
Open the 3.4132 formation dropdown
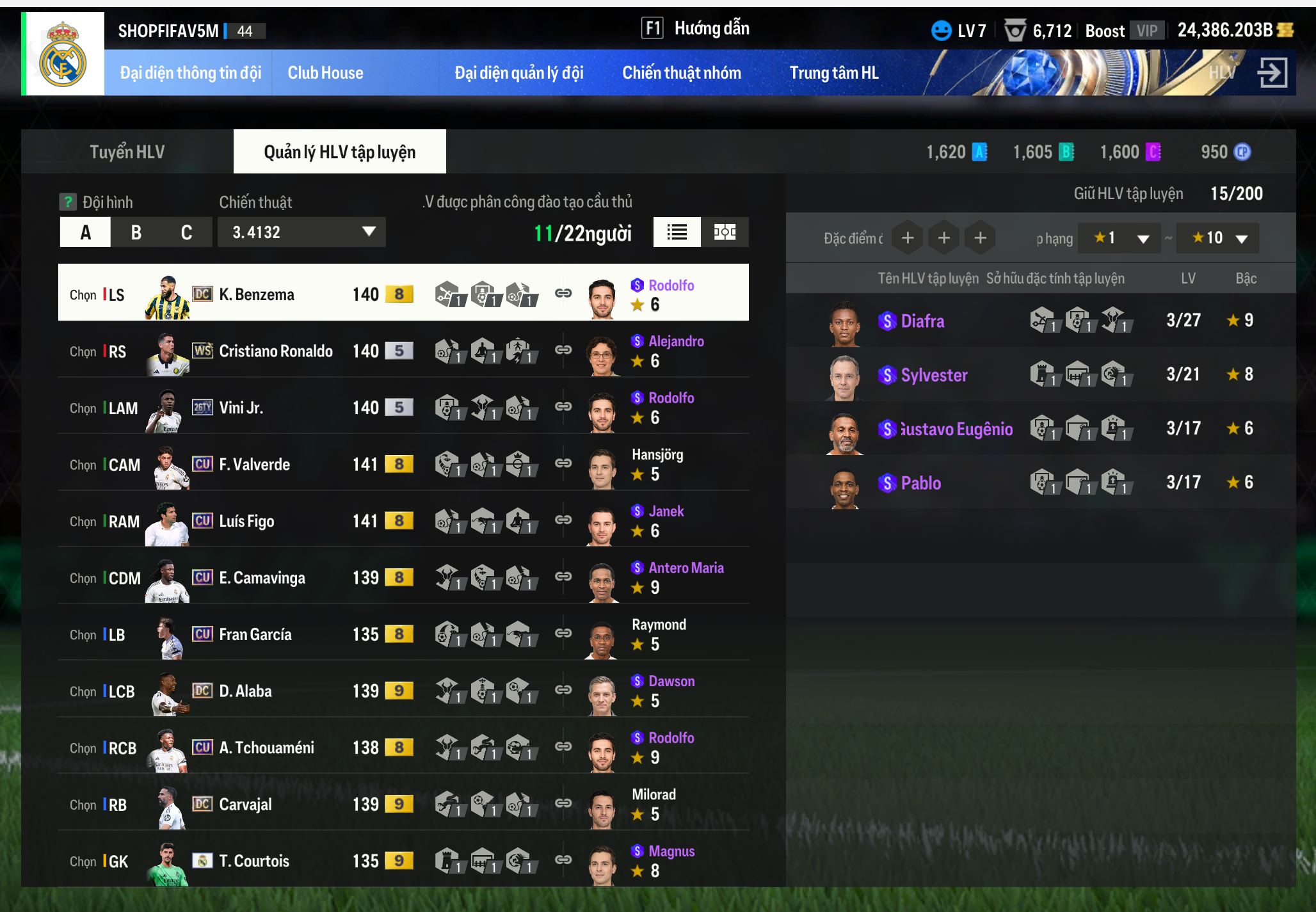301,232
